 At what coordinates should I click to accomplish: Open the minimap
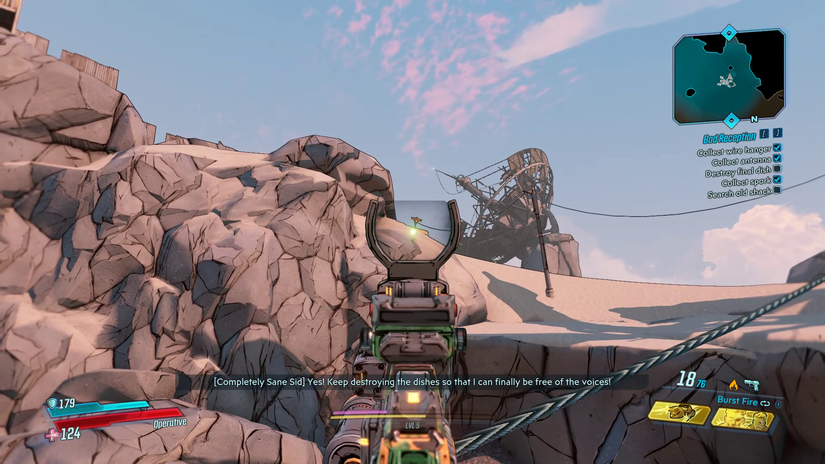pyautogui.click(x=728, y=75)
